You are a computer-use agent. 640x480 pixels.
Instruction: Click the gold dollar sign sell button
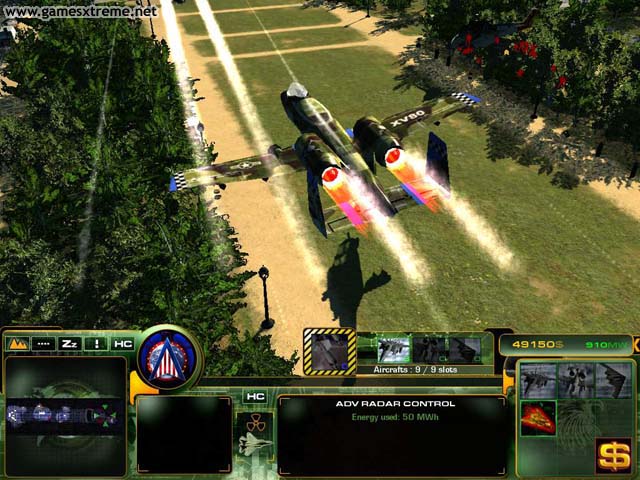611,455
